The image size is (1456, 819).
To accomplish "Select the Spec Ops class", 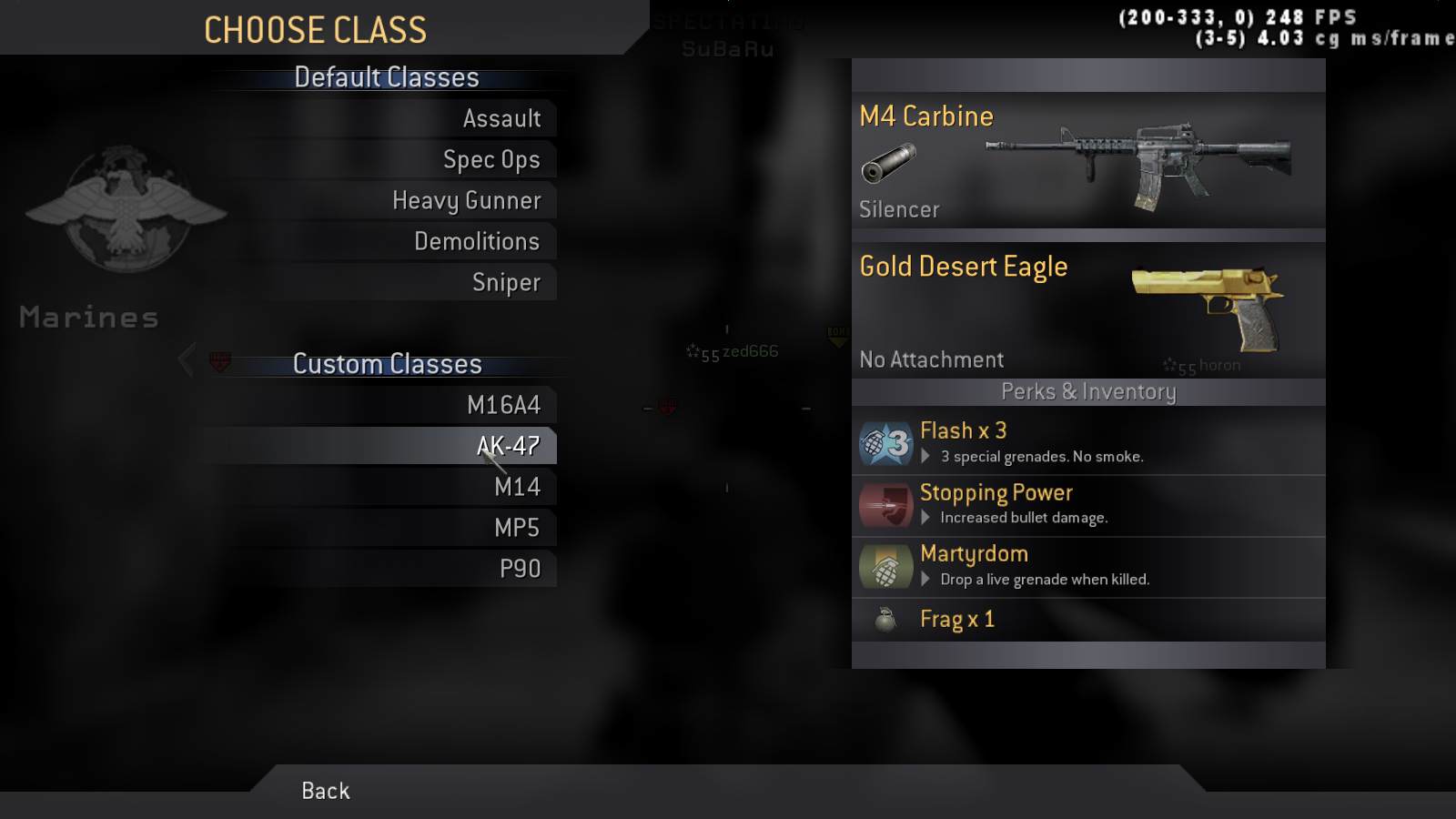I will pyautogui.click(x=491, y=159).
